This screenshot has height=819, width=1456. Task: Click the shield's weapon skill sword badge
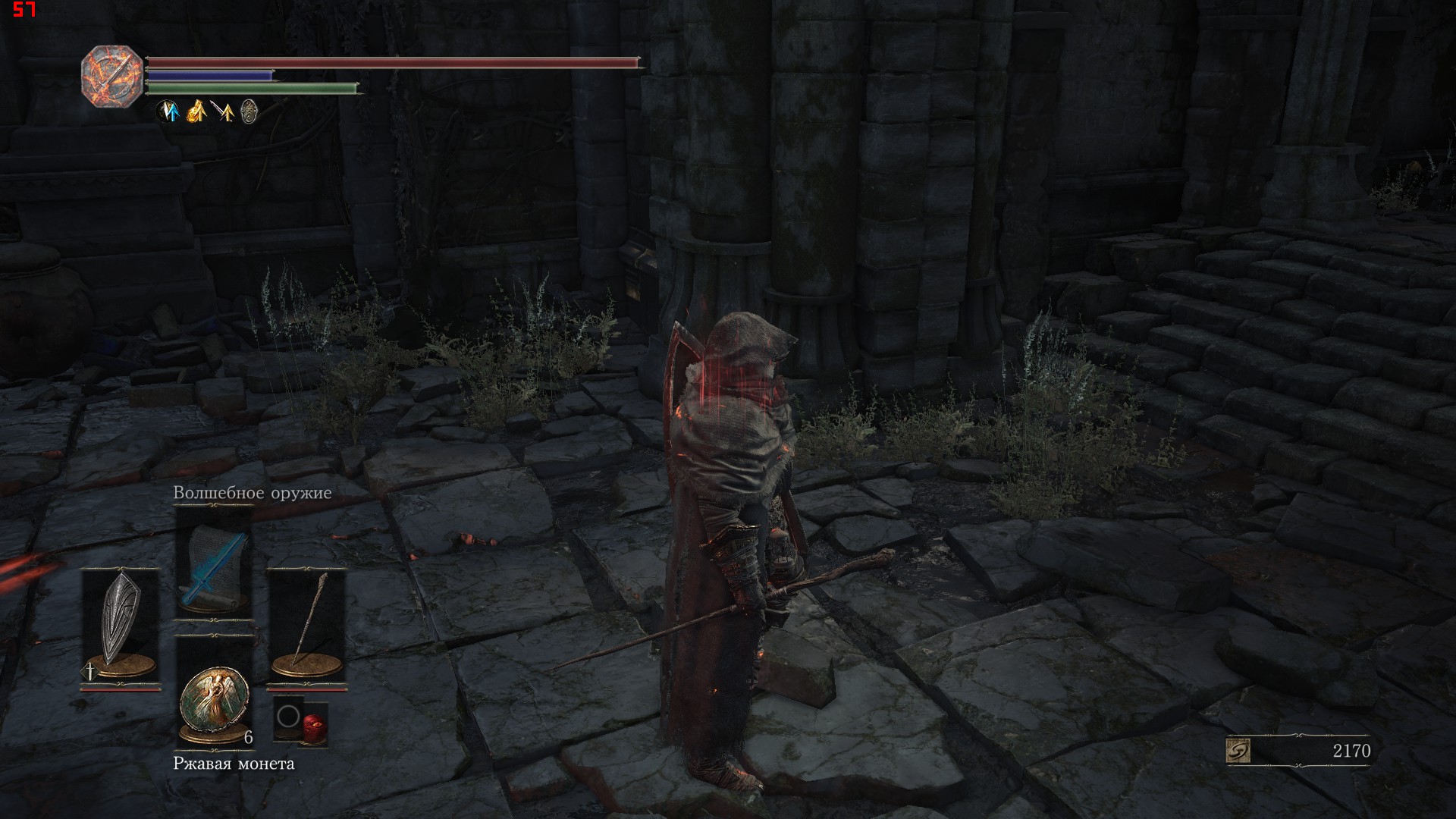pos(90,671)
